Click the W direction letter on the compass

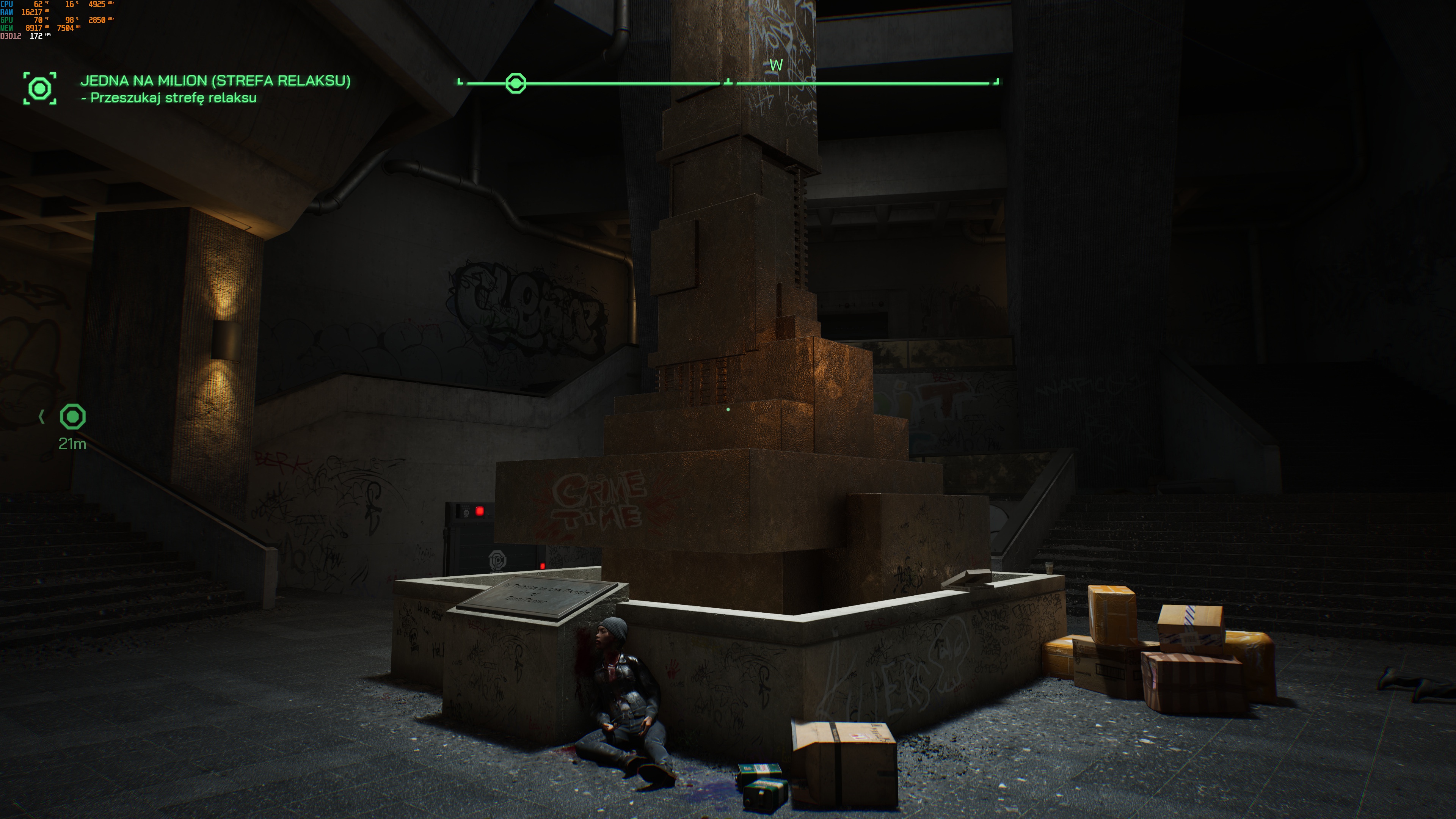click(776, 65)
